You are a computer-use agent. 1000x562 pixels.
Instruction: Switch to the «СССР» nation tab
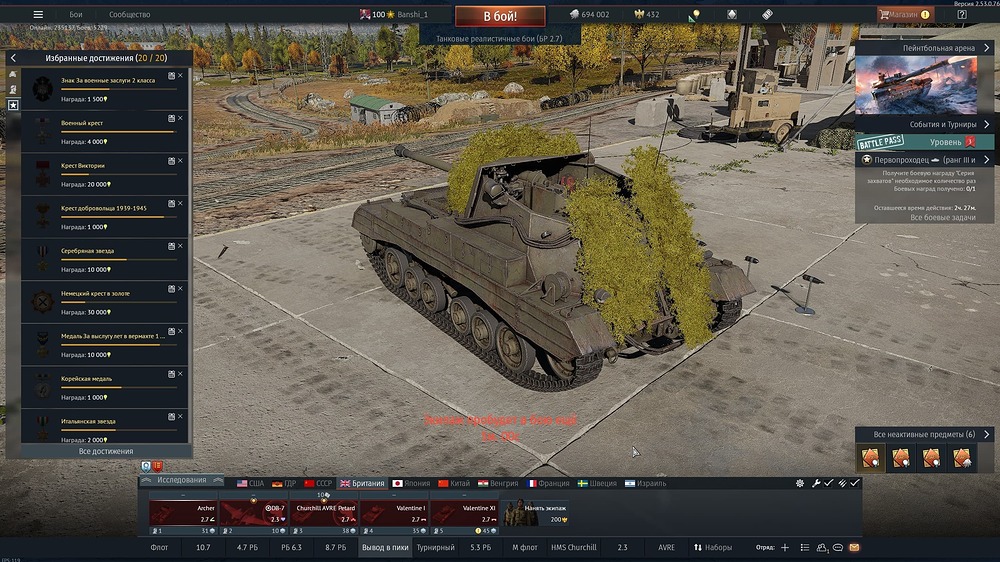click(x=318, y=483)
